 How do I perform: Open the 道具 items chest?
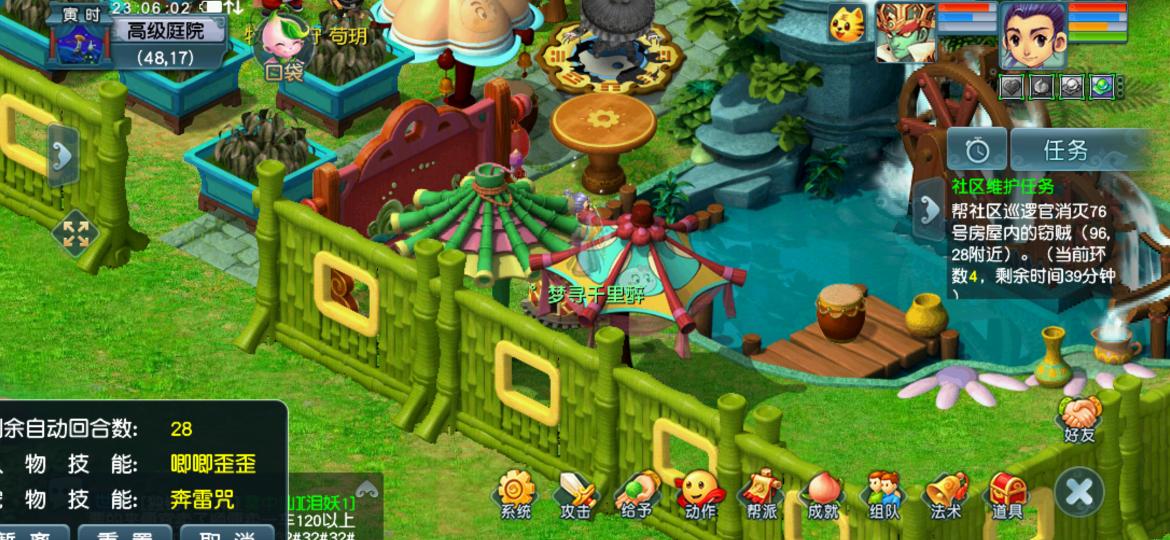click(x=1007, y=495)
